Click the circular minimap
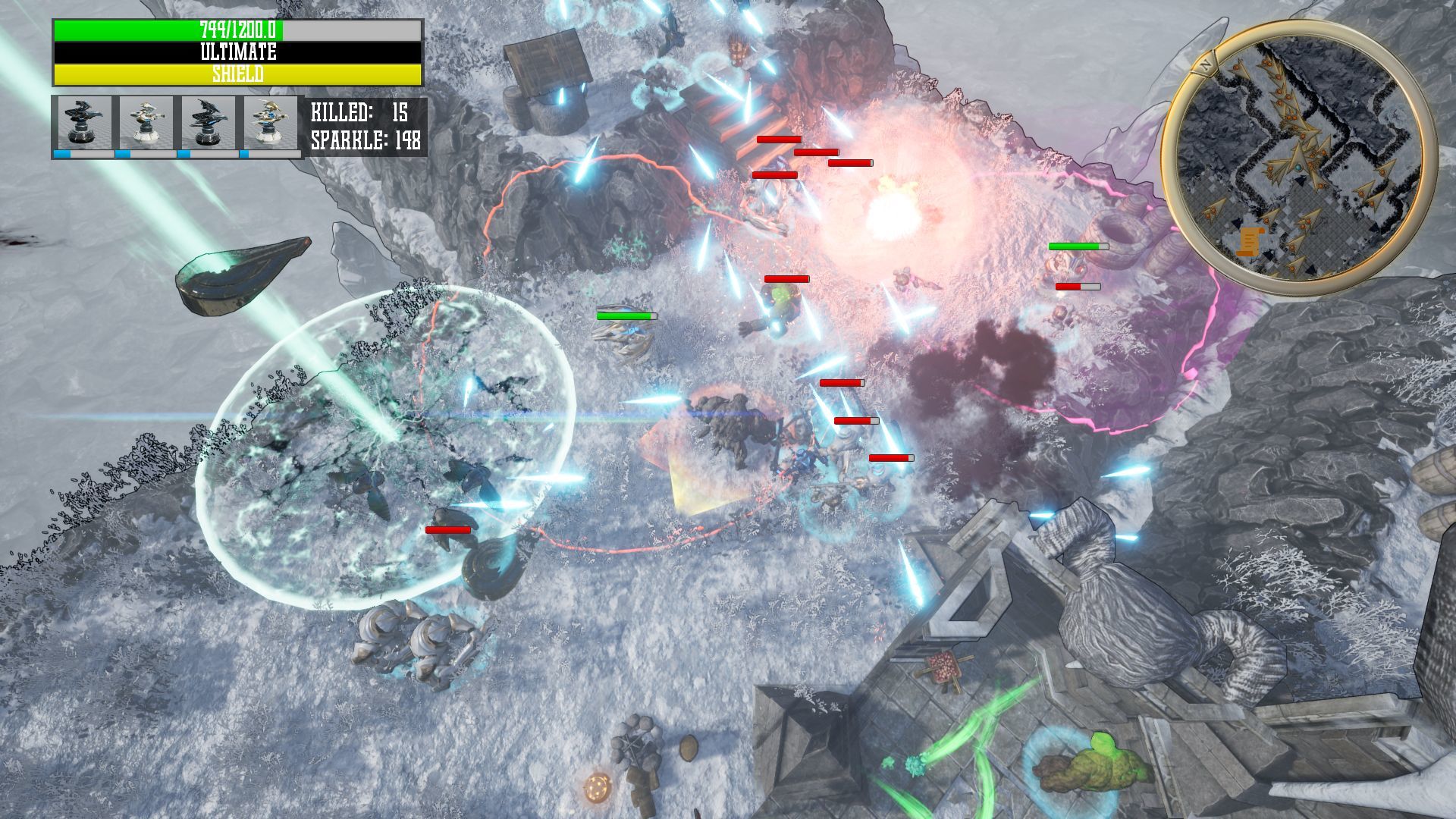 click(1298, 158)
